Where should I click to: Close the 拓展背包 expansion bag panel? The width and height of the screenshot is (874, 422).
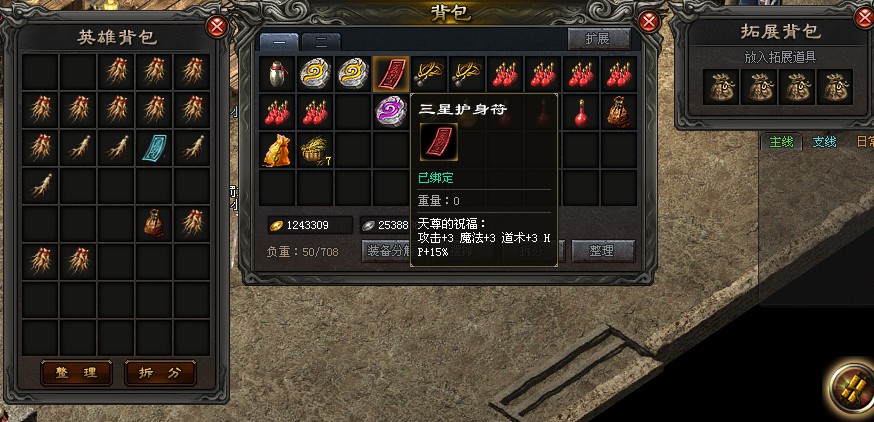pyautogui.click(x=862, y=18)
